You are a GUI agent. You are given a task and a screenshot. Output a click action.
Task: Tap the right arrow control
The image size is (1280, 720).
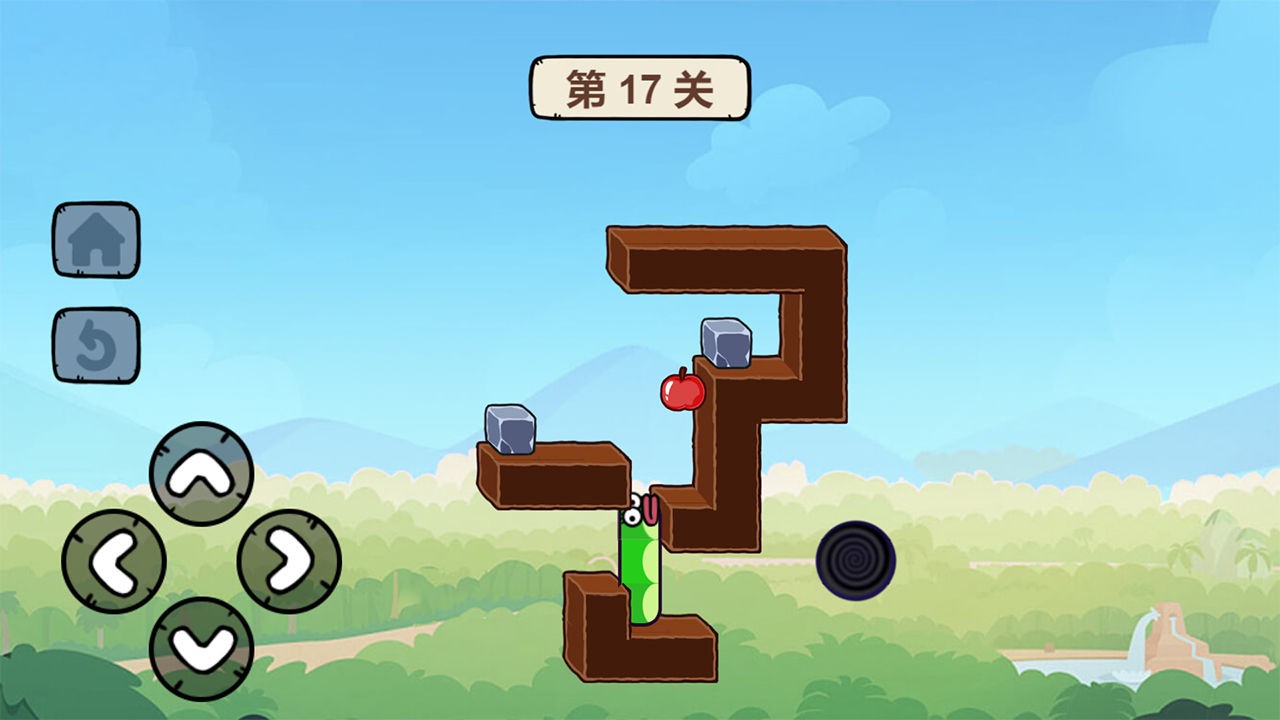coord(288,558)
